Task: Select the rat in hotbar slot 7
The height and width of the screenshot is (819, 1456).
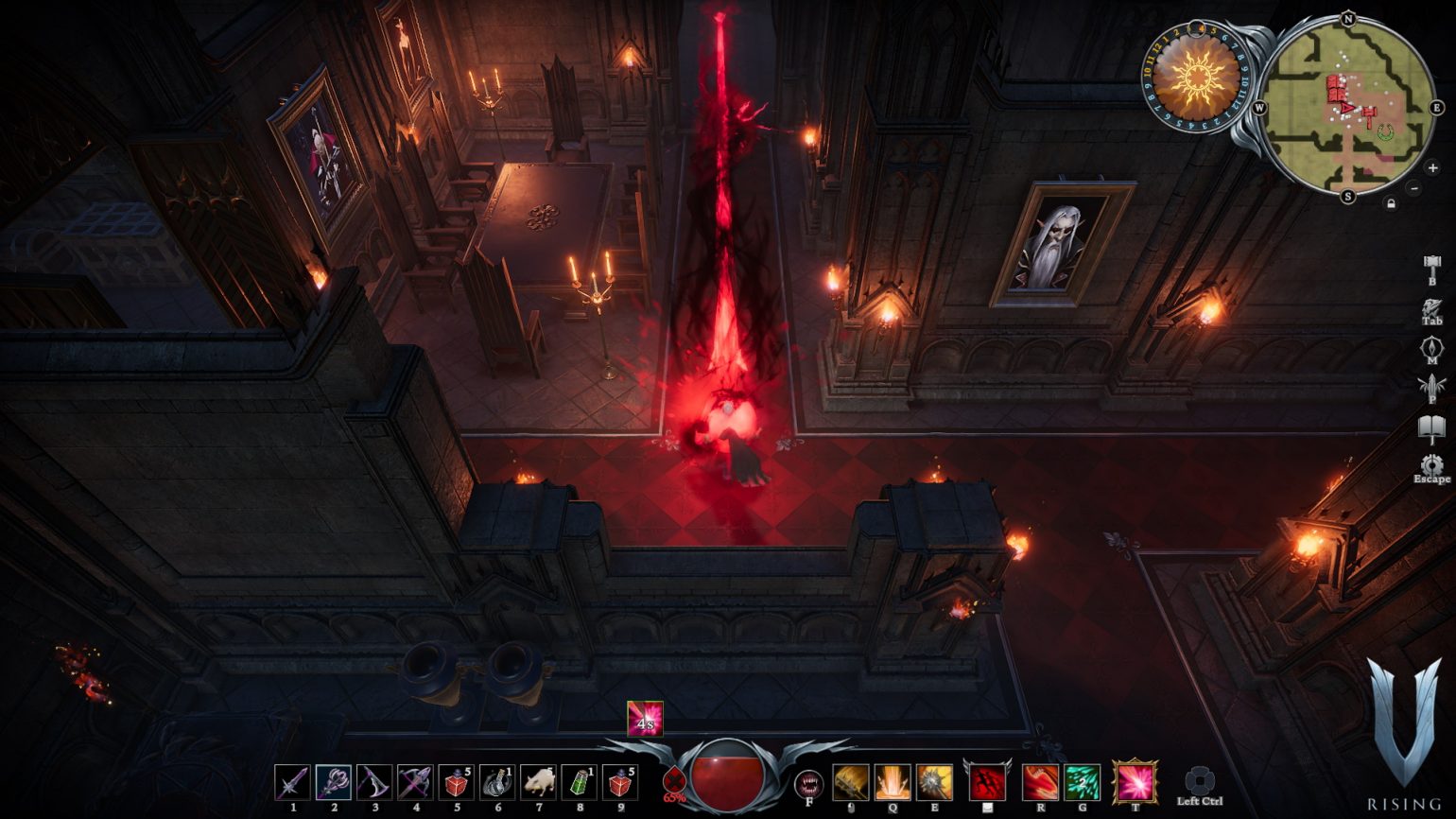Action: pyautogui.click(x=540, y=782)
